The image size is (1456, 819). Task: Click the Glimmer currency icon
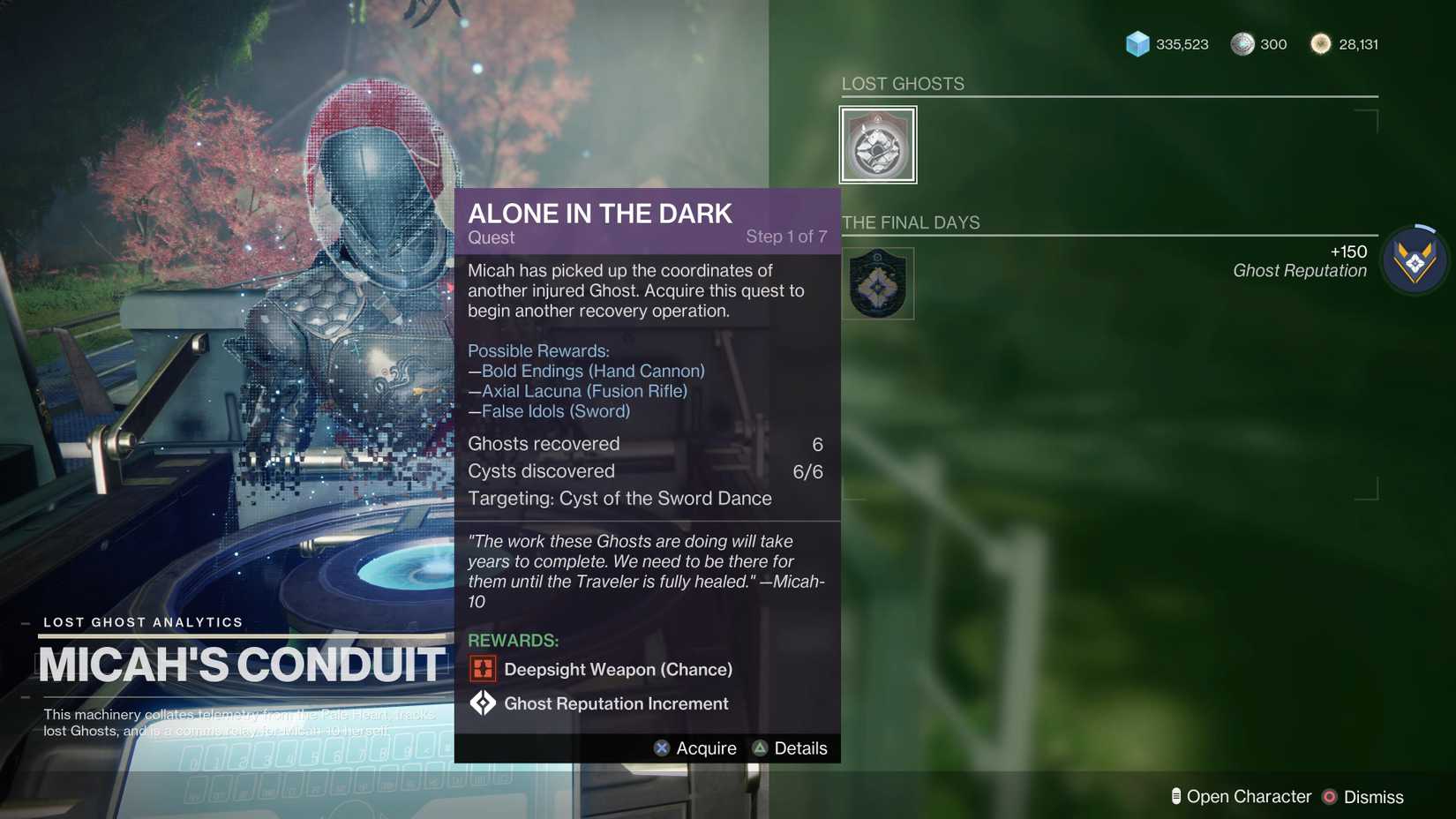click(x=1137, y=43)
